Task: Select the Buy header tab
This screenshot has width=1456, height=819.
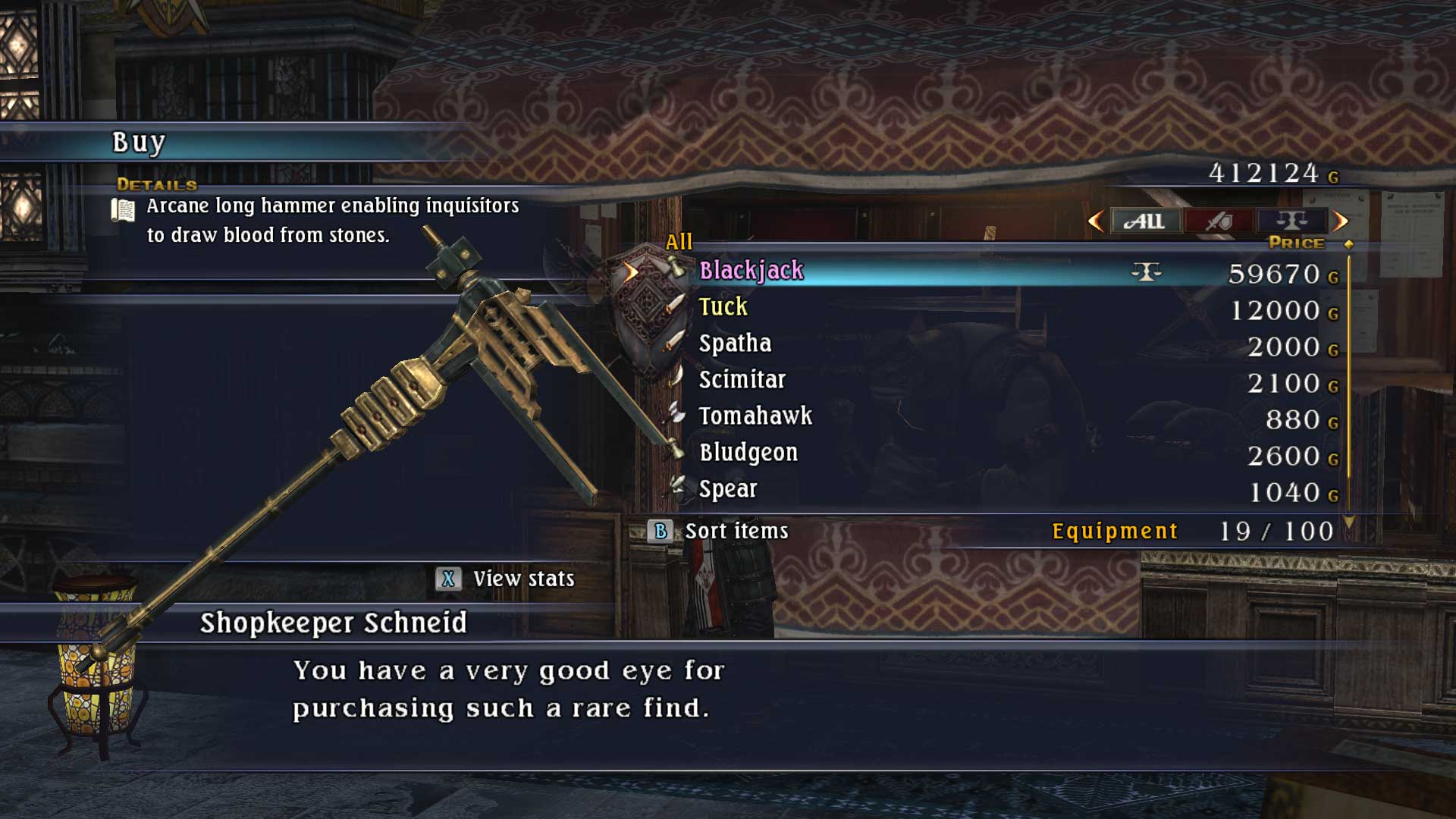Action: [136, 141]
